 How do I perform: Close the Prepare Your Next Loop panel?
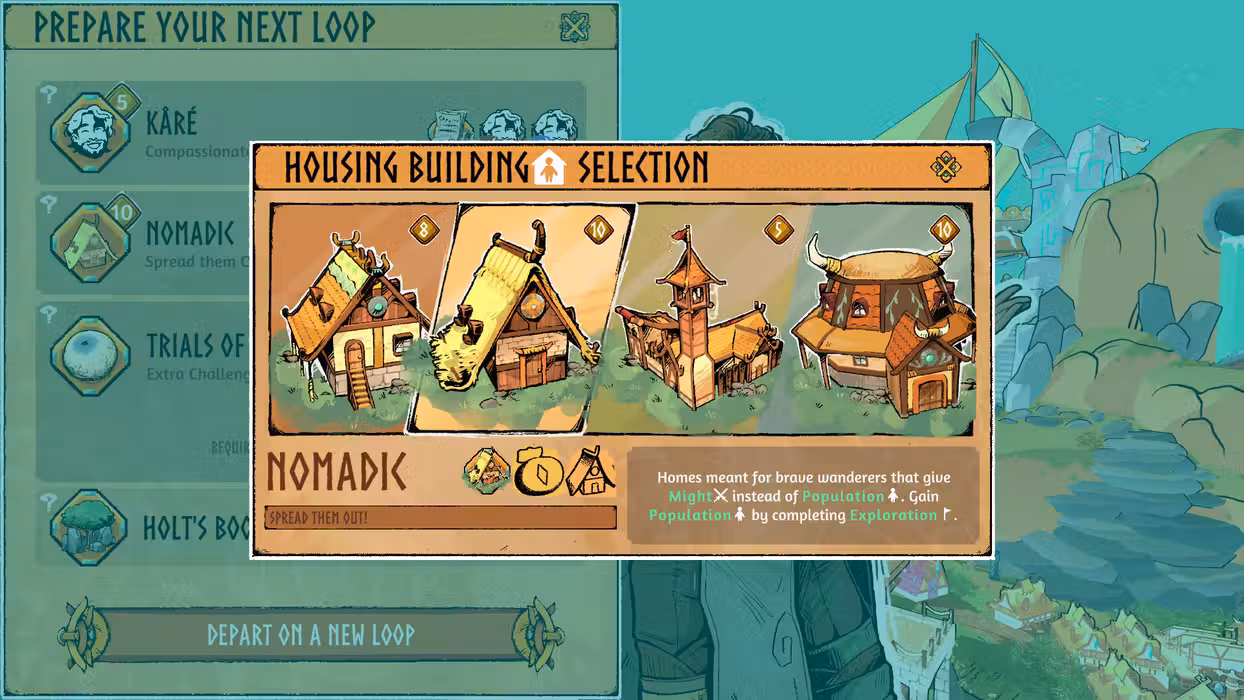tap(574, 27)
